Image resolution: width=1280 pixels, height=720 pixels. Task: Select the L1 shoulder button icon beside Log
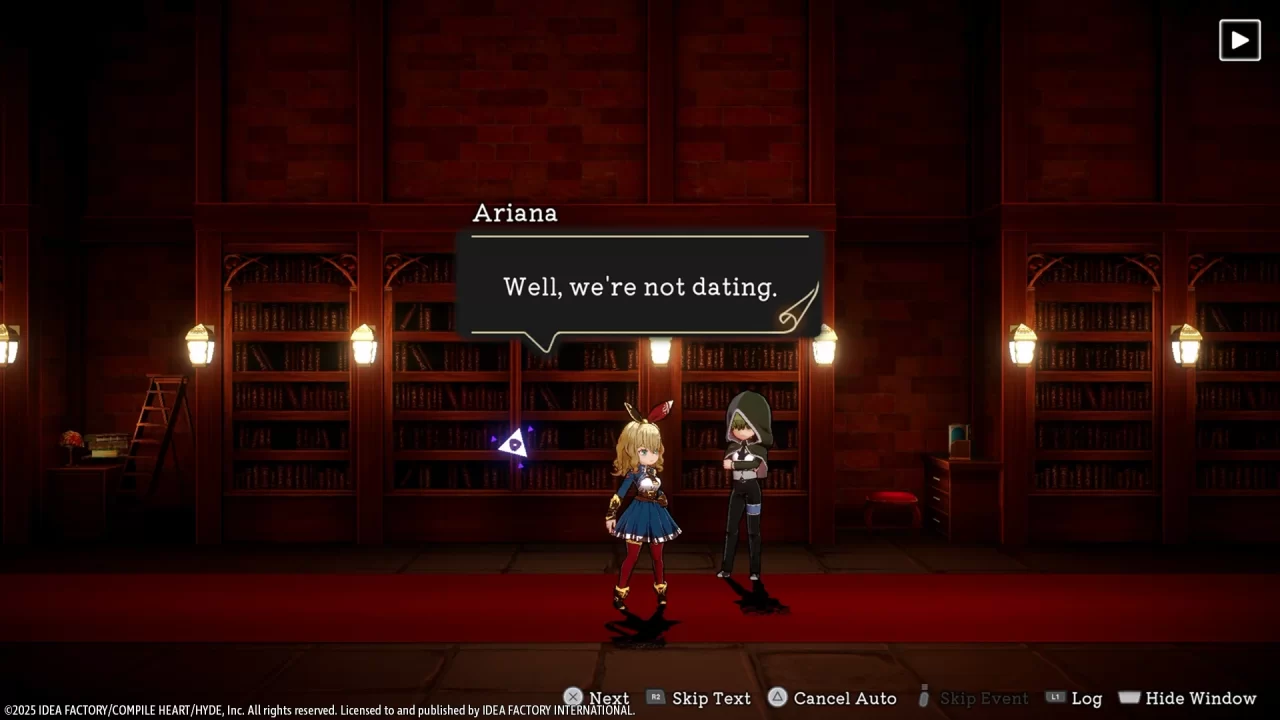point(1056,698)
